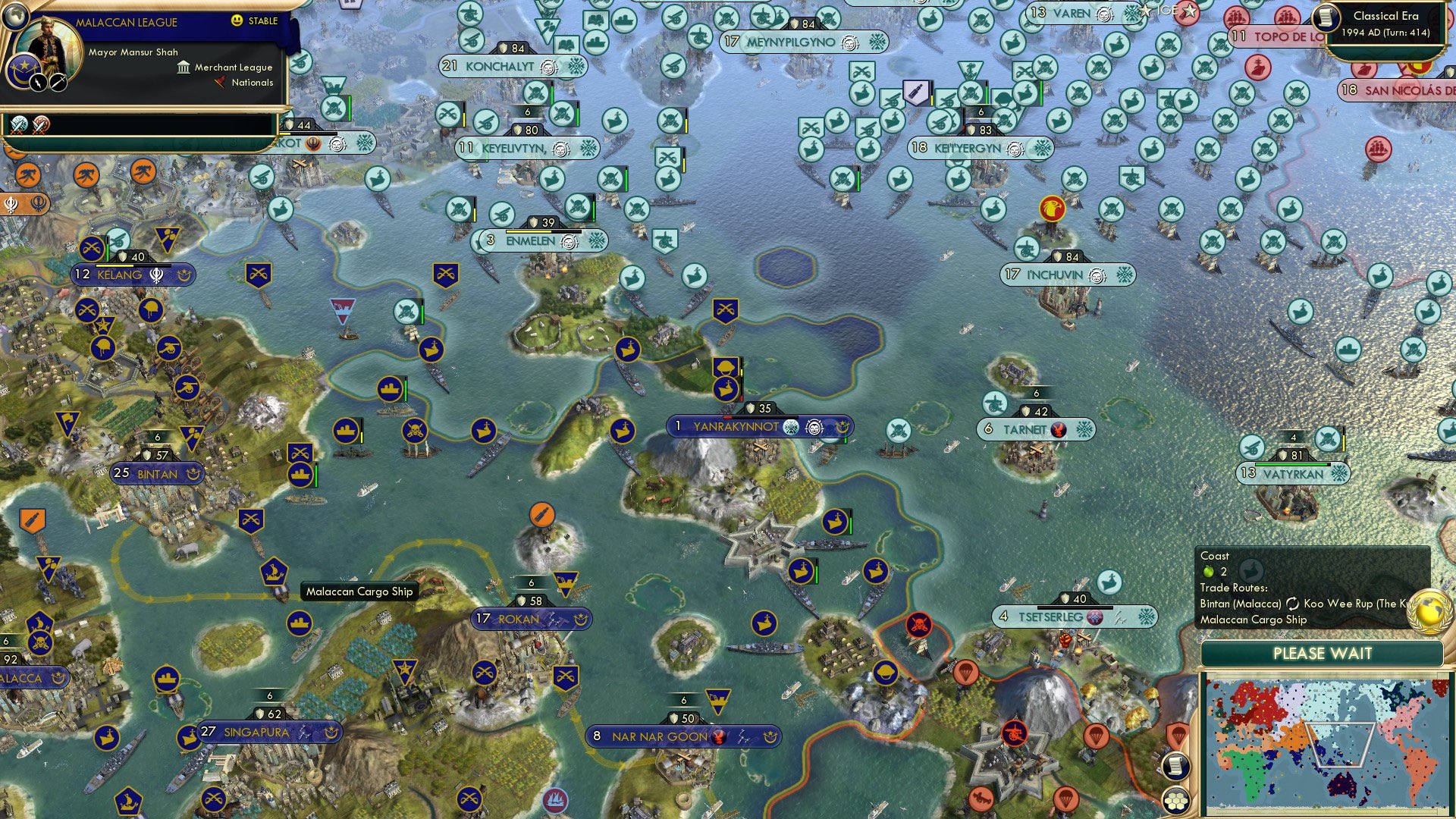Expand Yanrakynnot's city banner status icons
This screenshot has width=1456, height=819.
[x=815, y=426]
